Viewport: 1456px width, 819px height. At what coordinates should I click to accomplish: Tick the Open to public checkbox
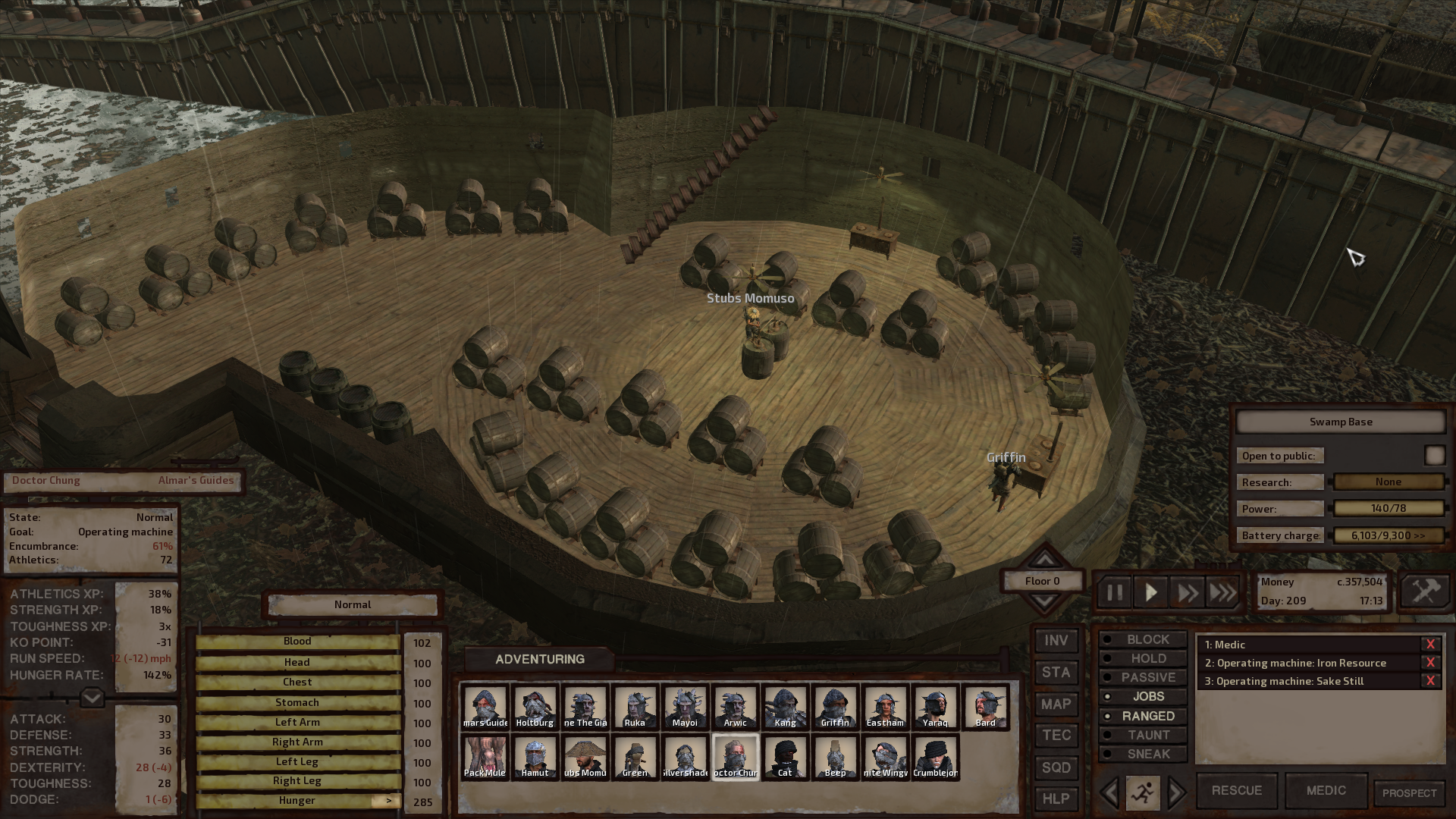coord(1434,455)
